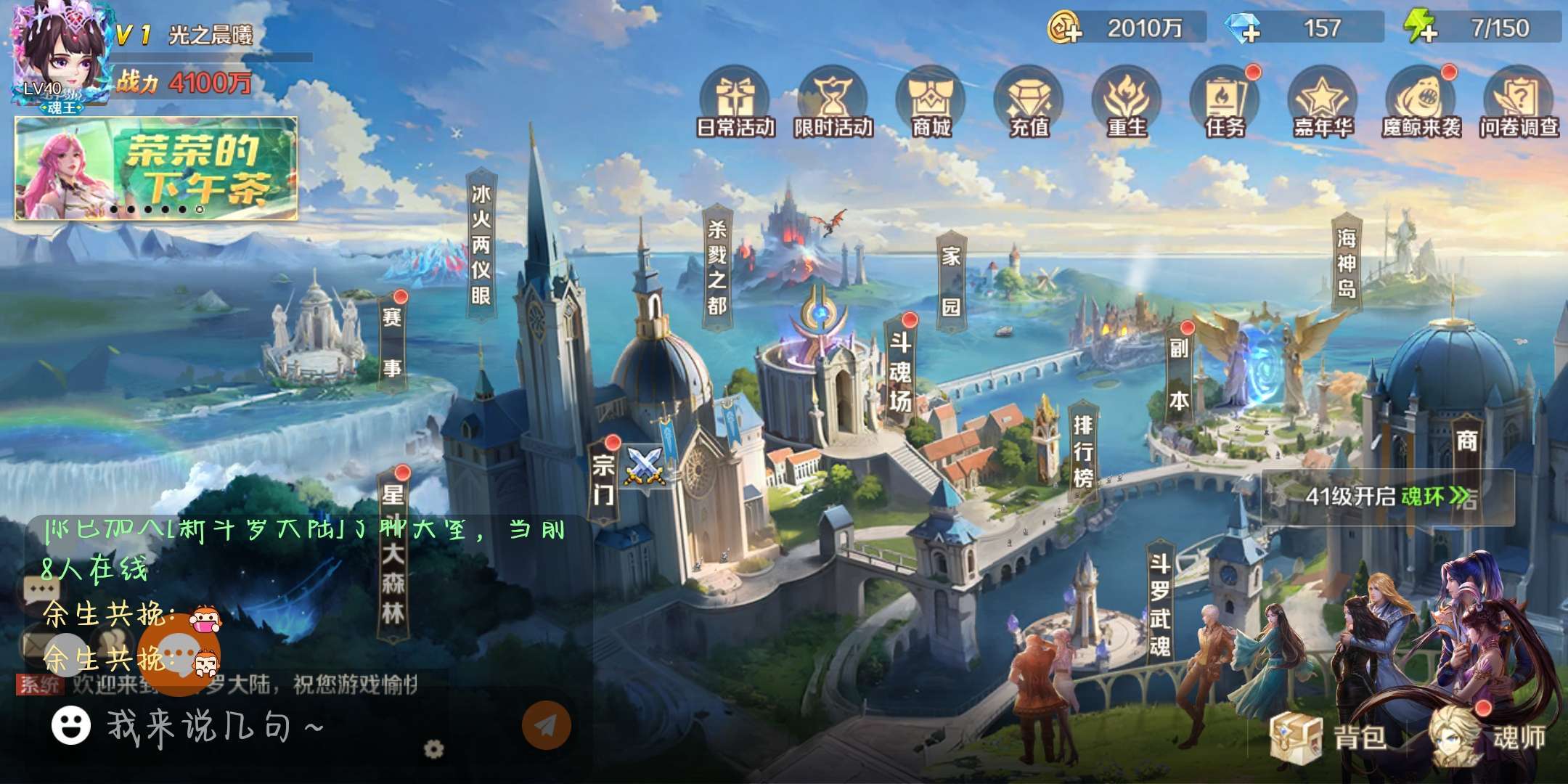Open the 嘉年华 carnival event
This screenshot has width=1568, height=784.
[x=1323, y=103]
